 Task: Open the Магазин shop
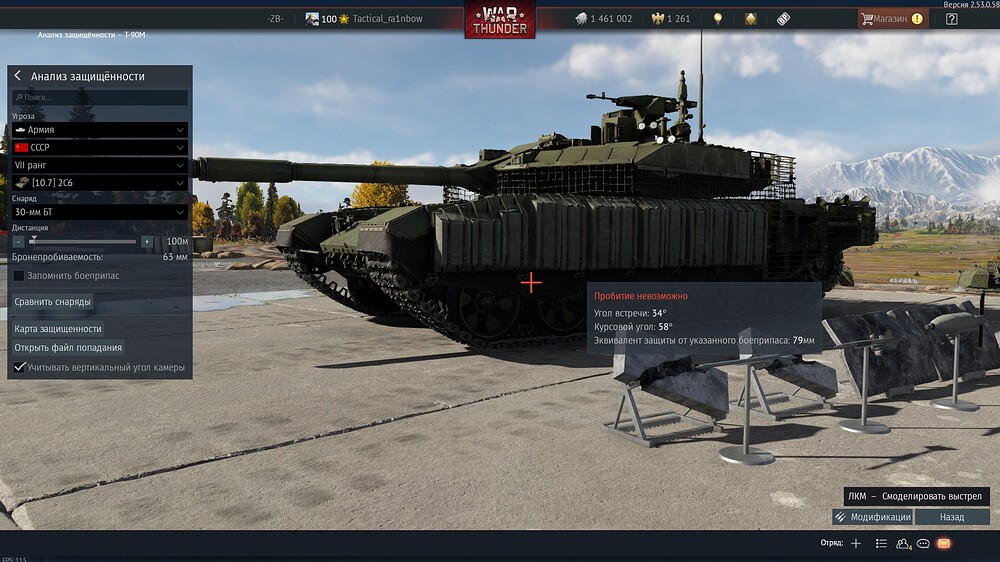click(892, 18)
